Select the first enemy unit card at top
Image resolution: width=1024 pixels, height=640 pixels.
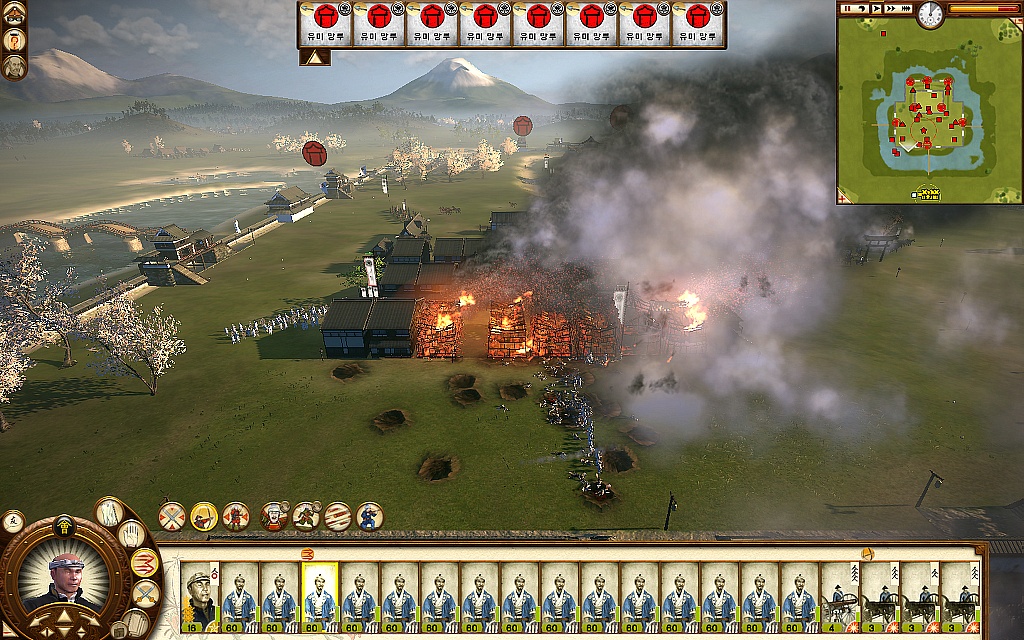point(324,24)
